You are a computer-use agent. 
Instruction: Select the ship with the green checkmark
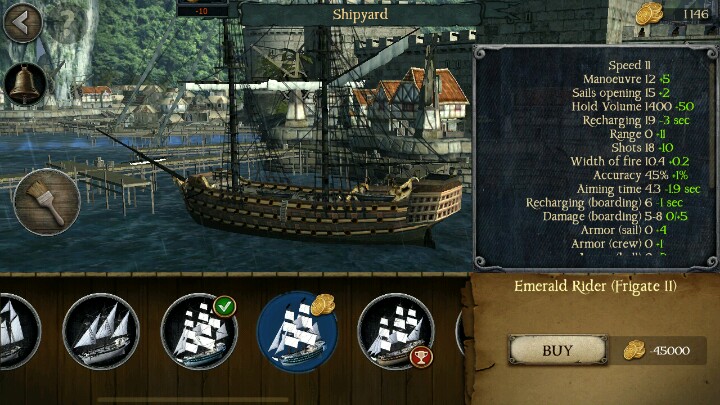(x=198, y=332)
